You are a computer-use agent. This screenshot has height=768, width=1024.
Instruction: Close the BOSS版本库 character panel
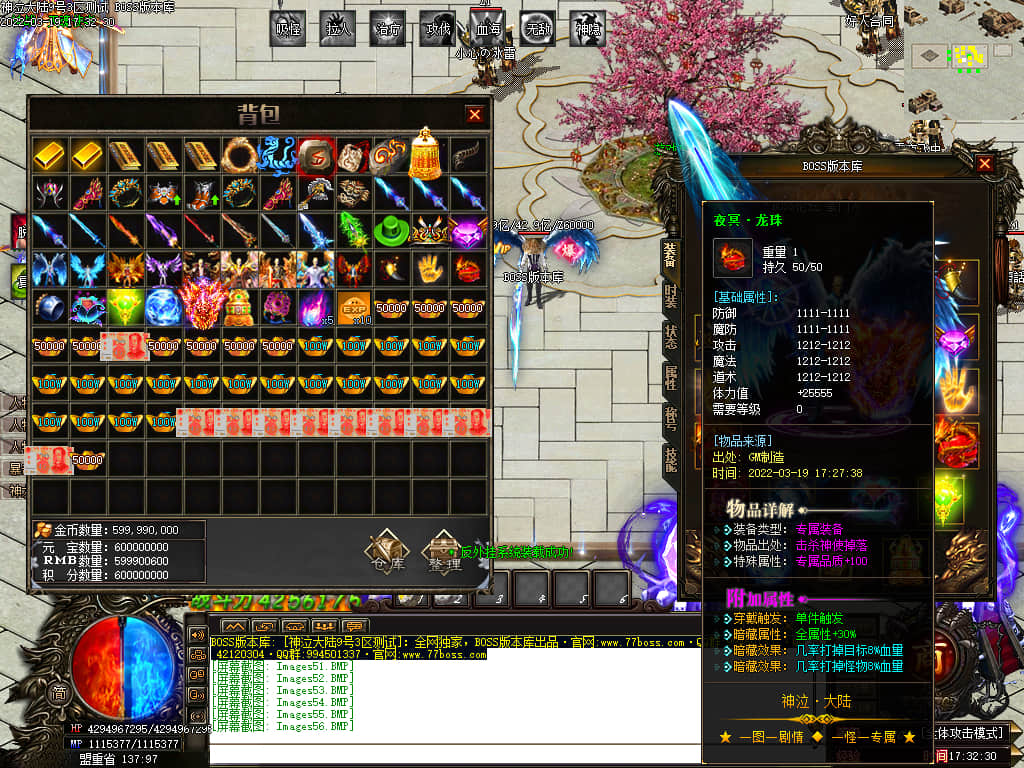(x=985, y=164)
